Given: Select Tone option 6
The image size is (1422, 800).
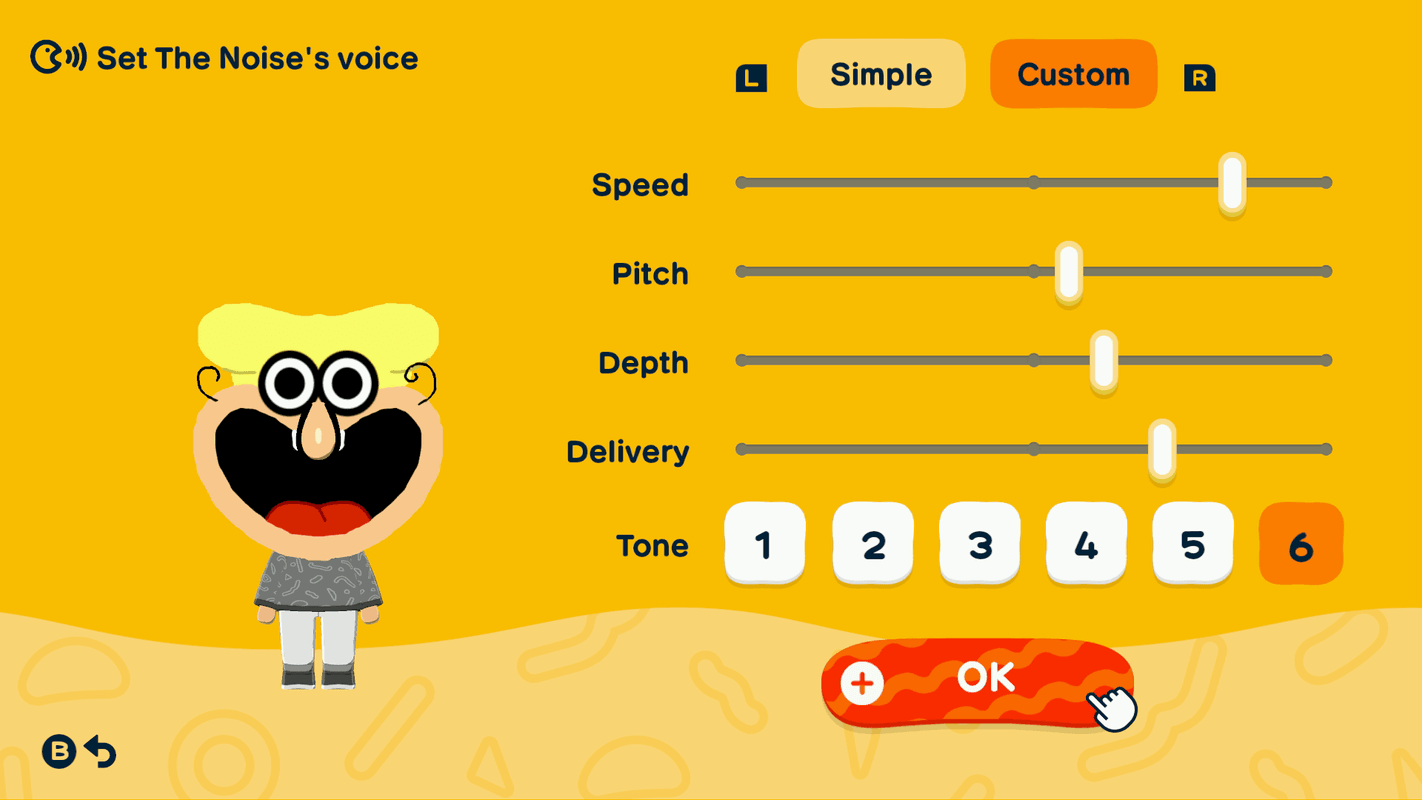Looking at the screenshot, I should tap(1300, 545).
